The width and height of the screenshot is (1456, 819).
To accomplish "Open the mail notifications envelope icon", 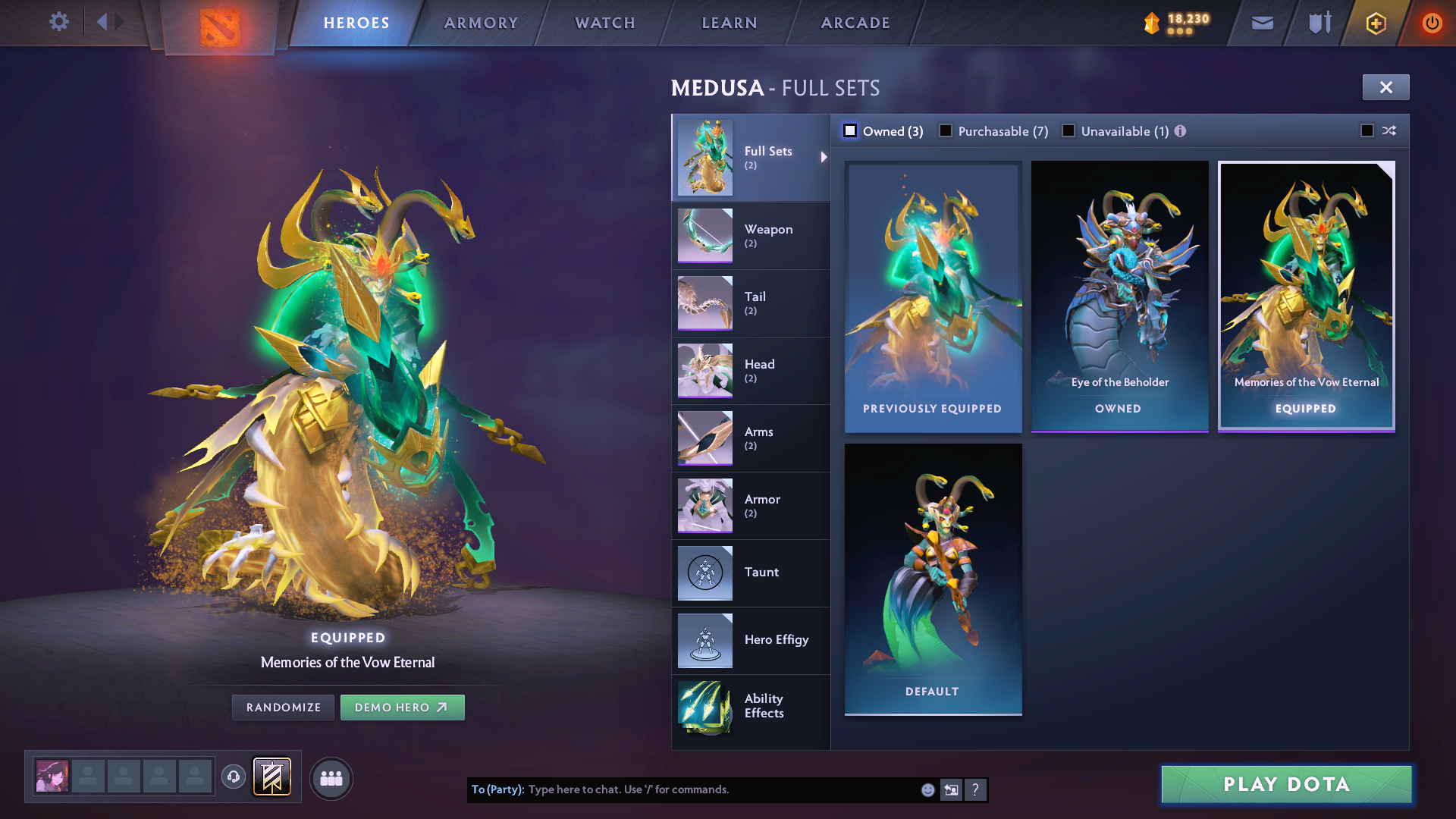I will coord(1262,23).
